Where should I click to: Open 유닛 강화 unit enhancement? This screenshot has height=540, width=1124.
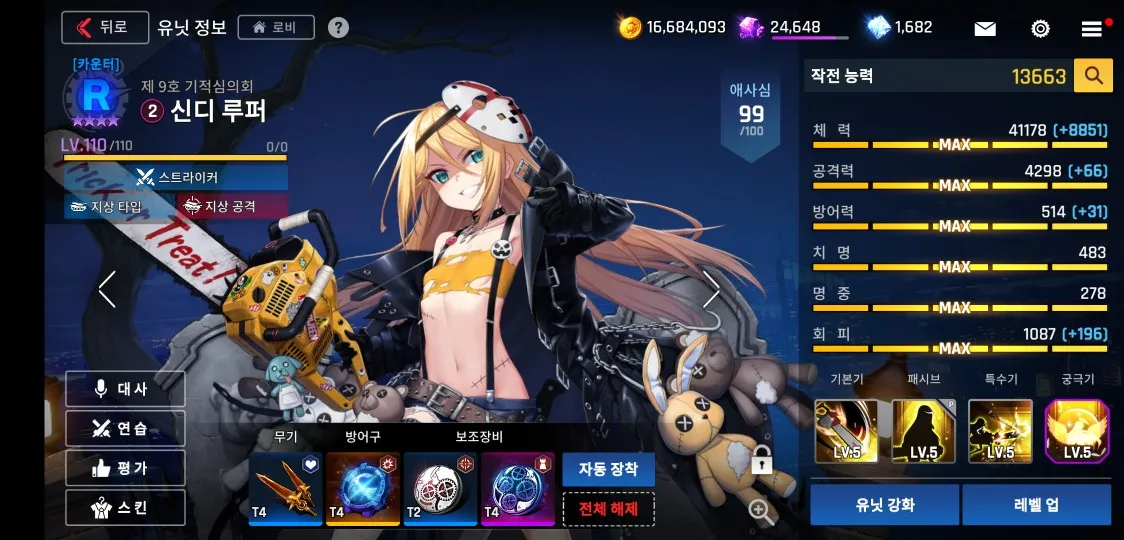pyautogui.click(x=884, y=505)
